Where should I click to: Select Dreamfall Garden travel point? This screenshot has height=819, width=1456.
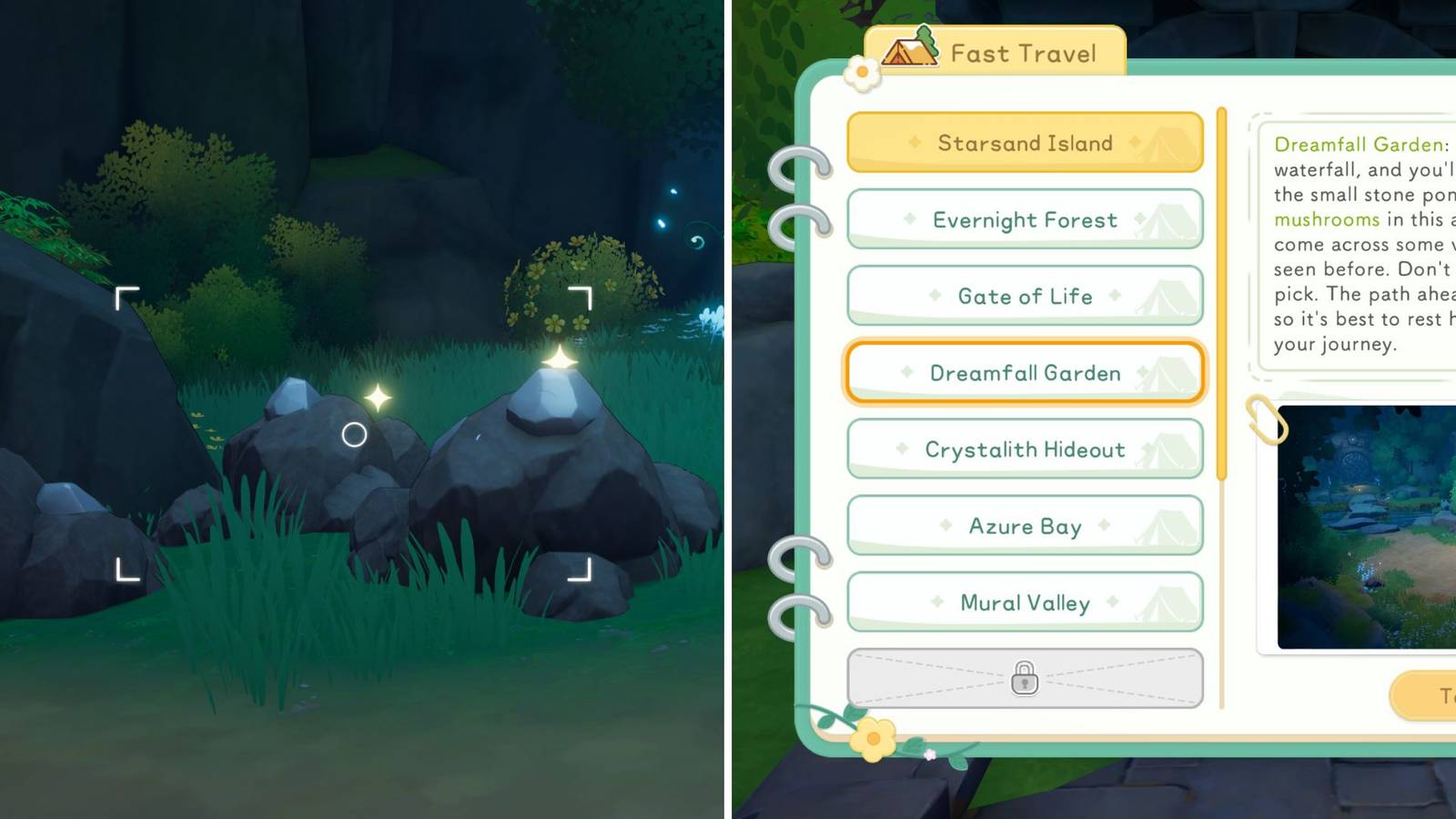click(x=1025, y=372)
